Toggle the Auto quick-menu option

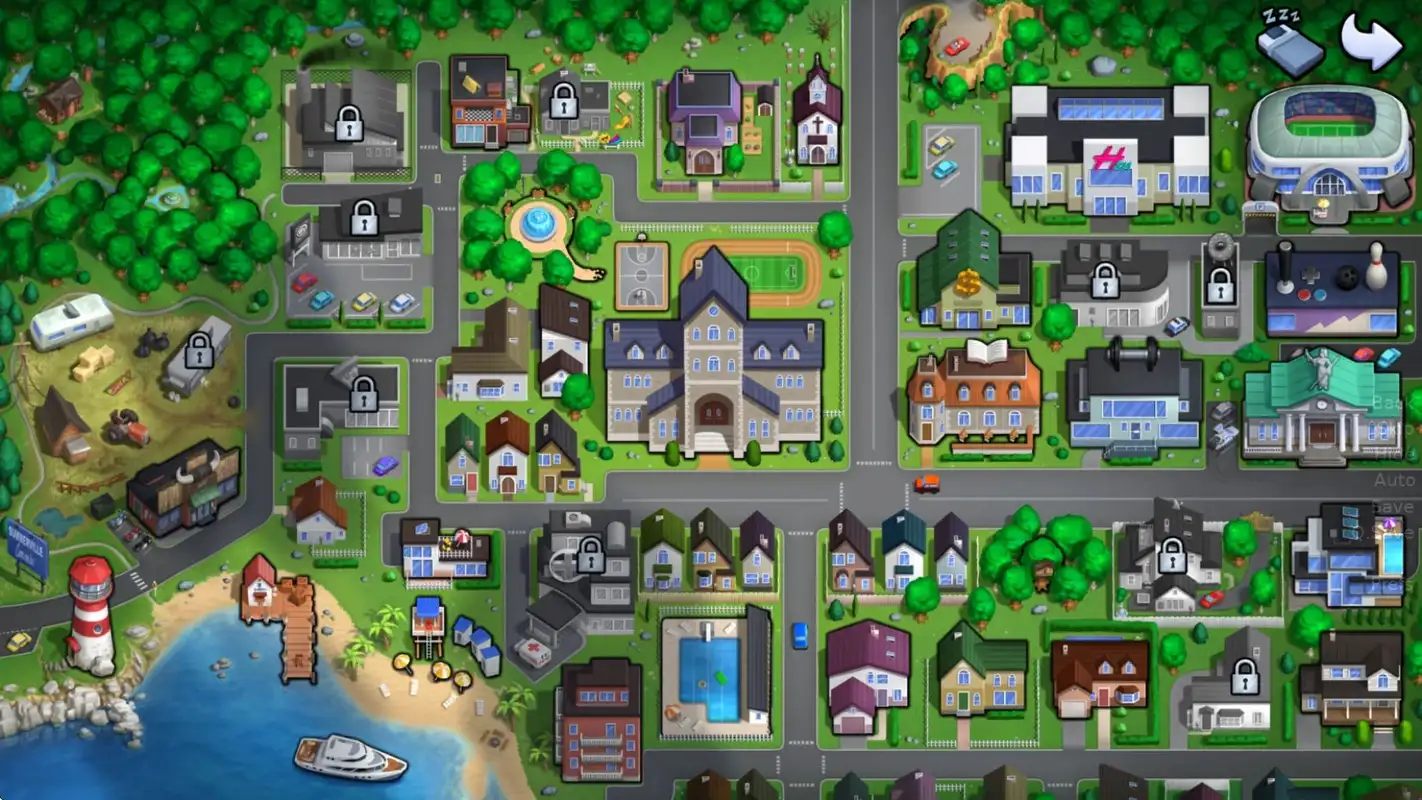point(1394,481)
